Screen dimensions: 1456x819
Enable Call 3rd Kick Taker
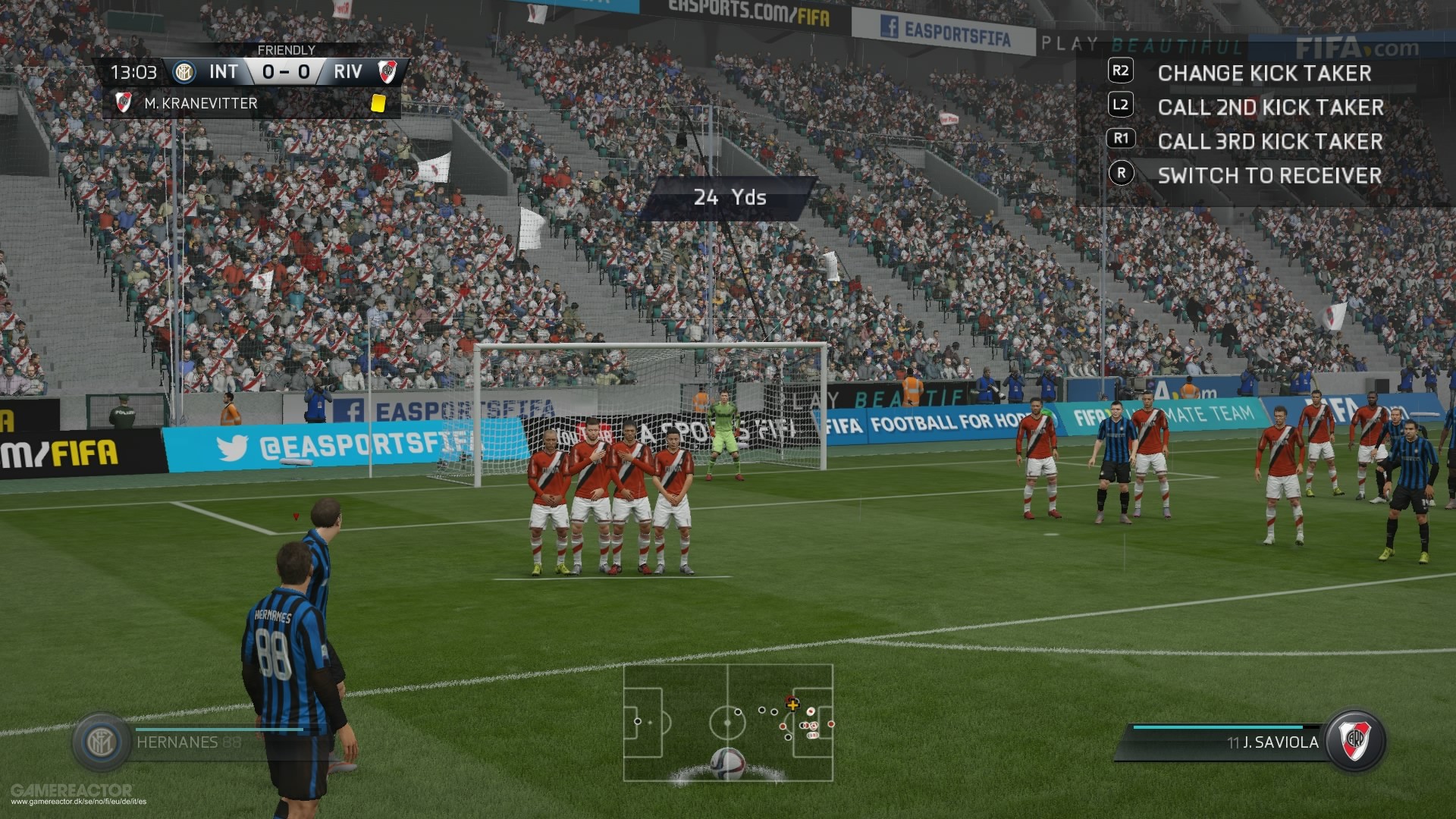pos(1269,142)
